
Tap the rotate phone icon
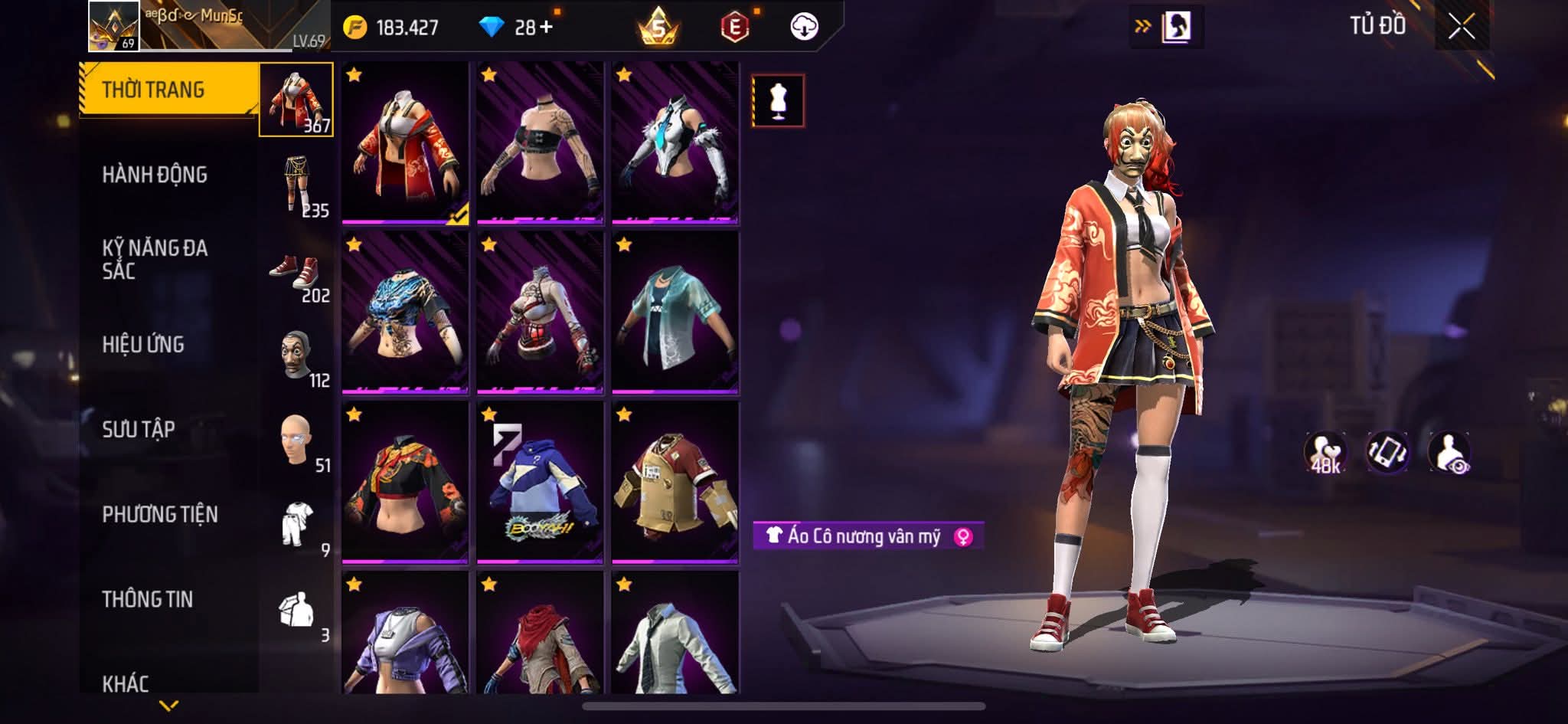(x=1387, y=452)
